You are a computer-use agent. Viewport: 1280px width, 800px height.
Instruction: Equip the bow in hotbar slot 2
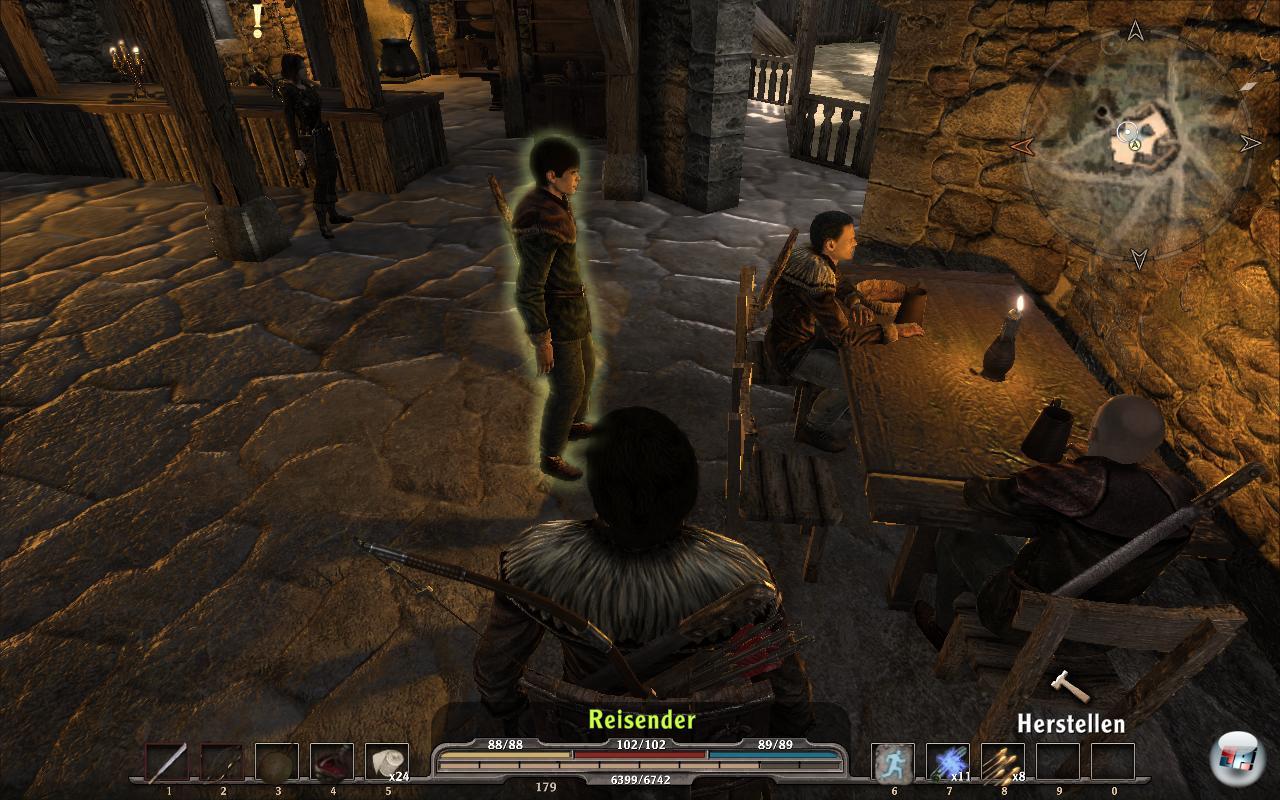(x=222, y=763)
